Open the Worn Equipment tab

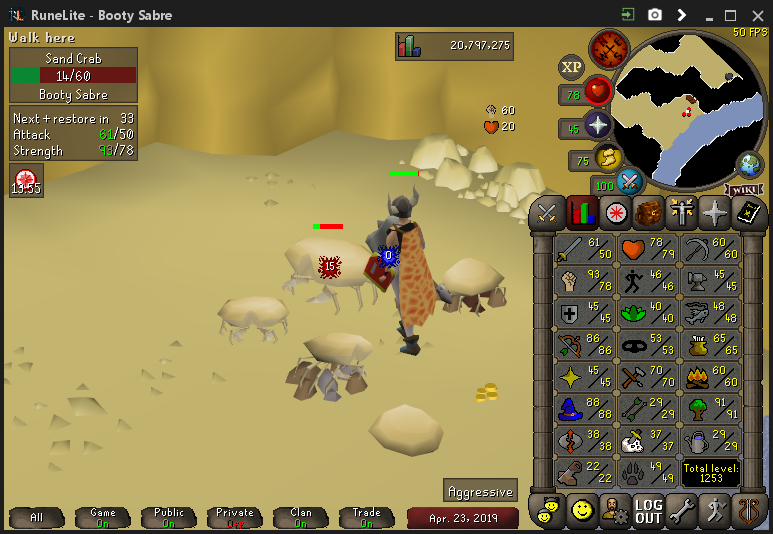pyautogui.click(x=683, y=213)
